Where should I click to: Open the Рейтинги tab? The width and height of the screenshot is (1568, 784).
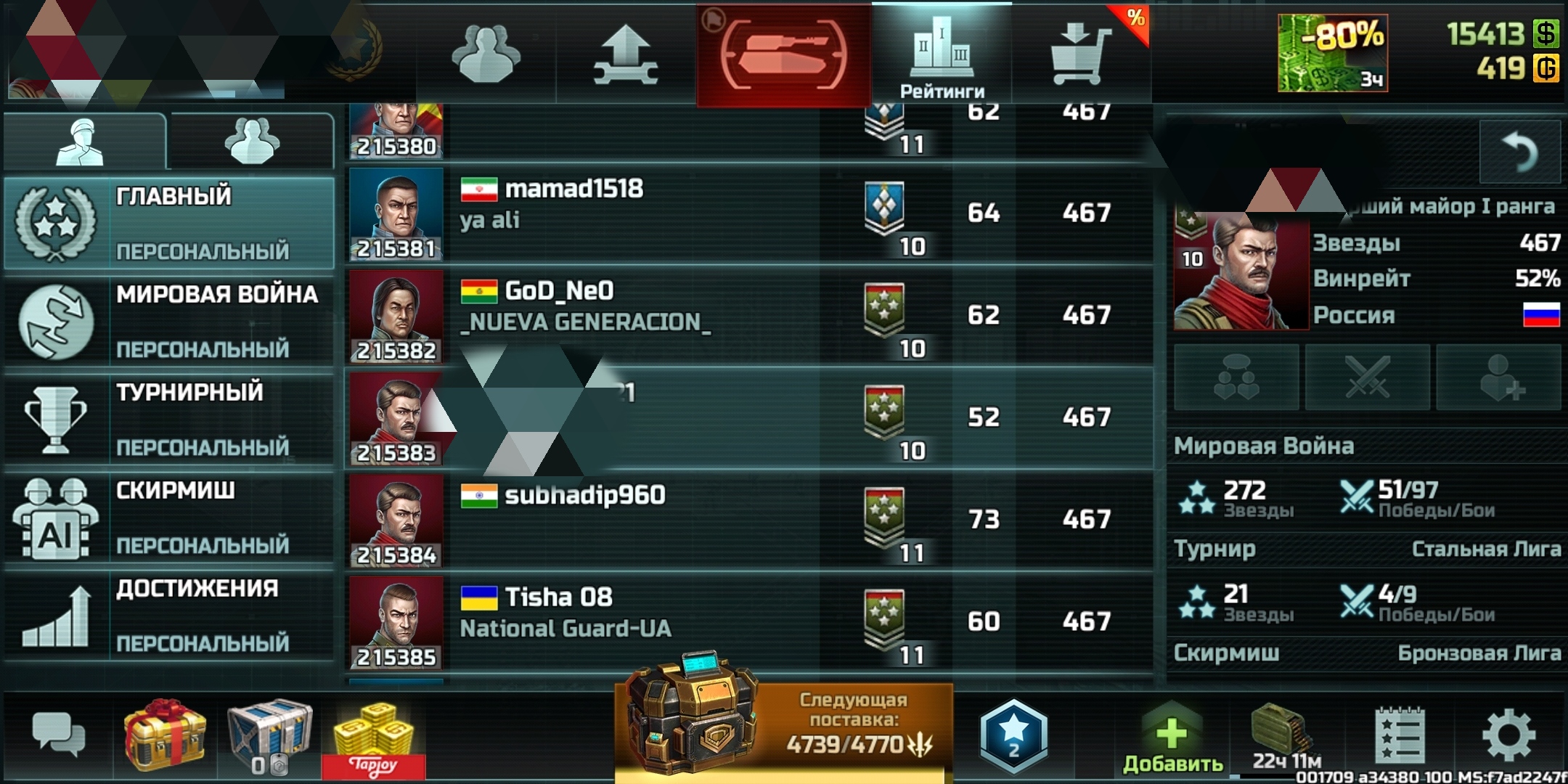tap(942, 54)
